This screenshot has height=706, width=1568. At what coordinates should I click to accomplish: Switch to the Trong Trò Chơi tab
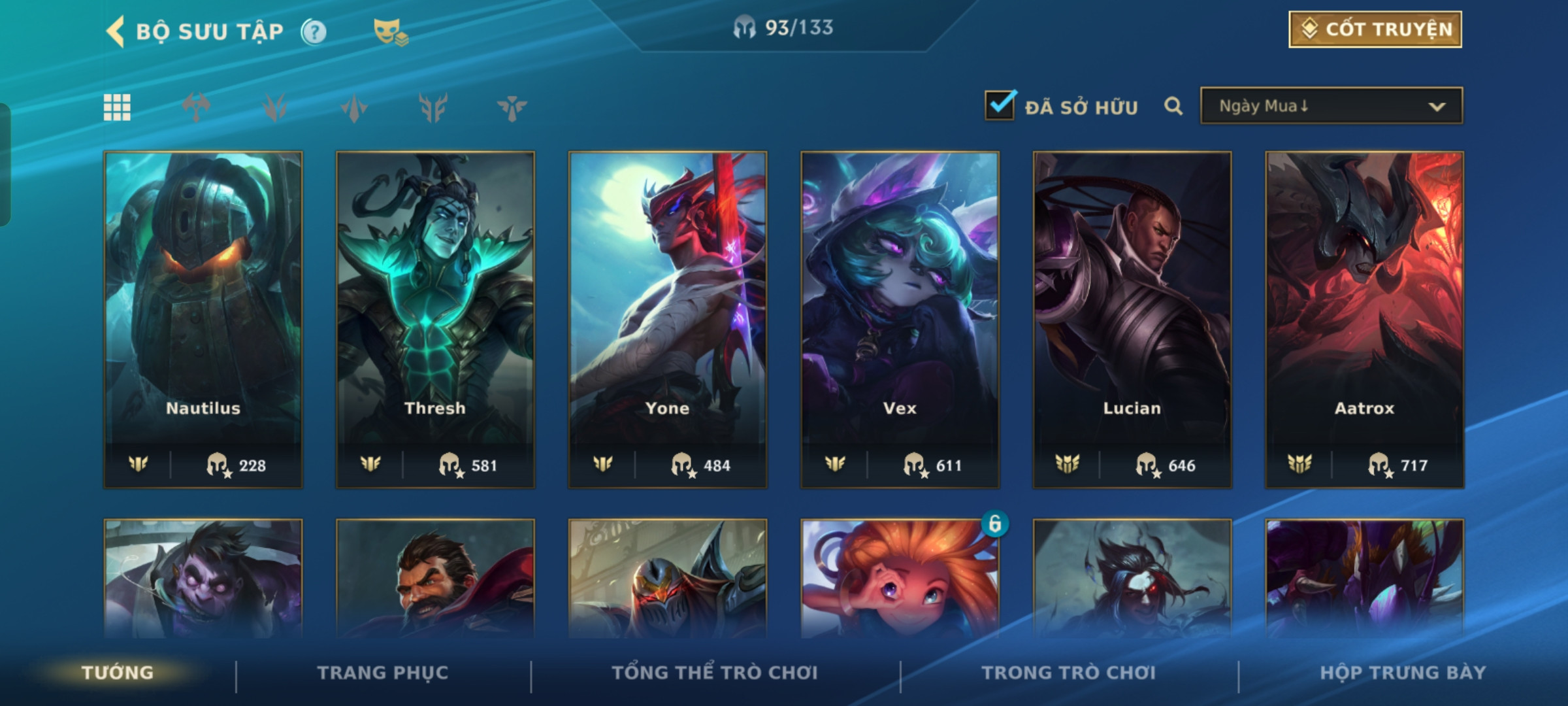pyautogui.click(x=1069, y=673)
